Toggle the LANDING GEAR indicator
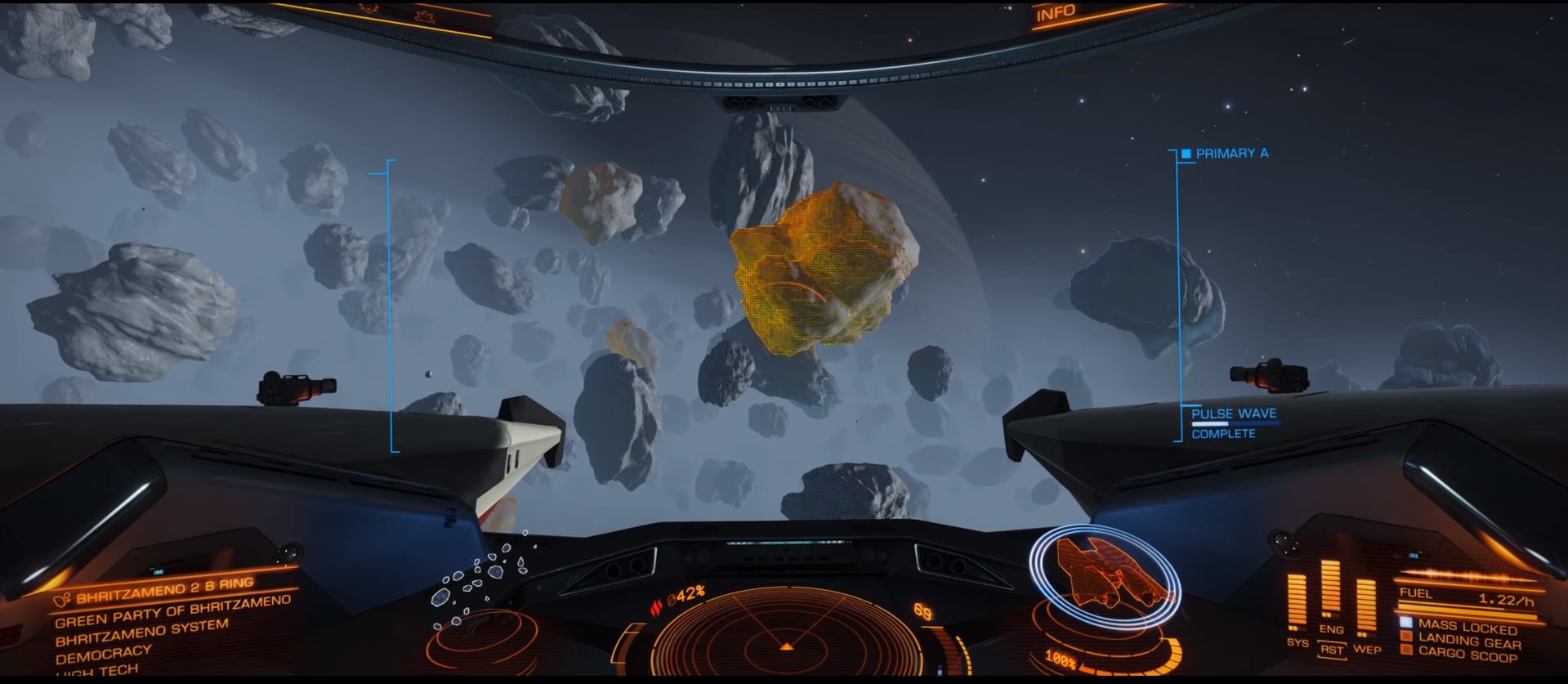1568x684 pixels. (1468, 641)
